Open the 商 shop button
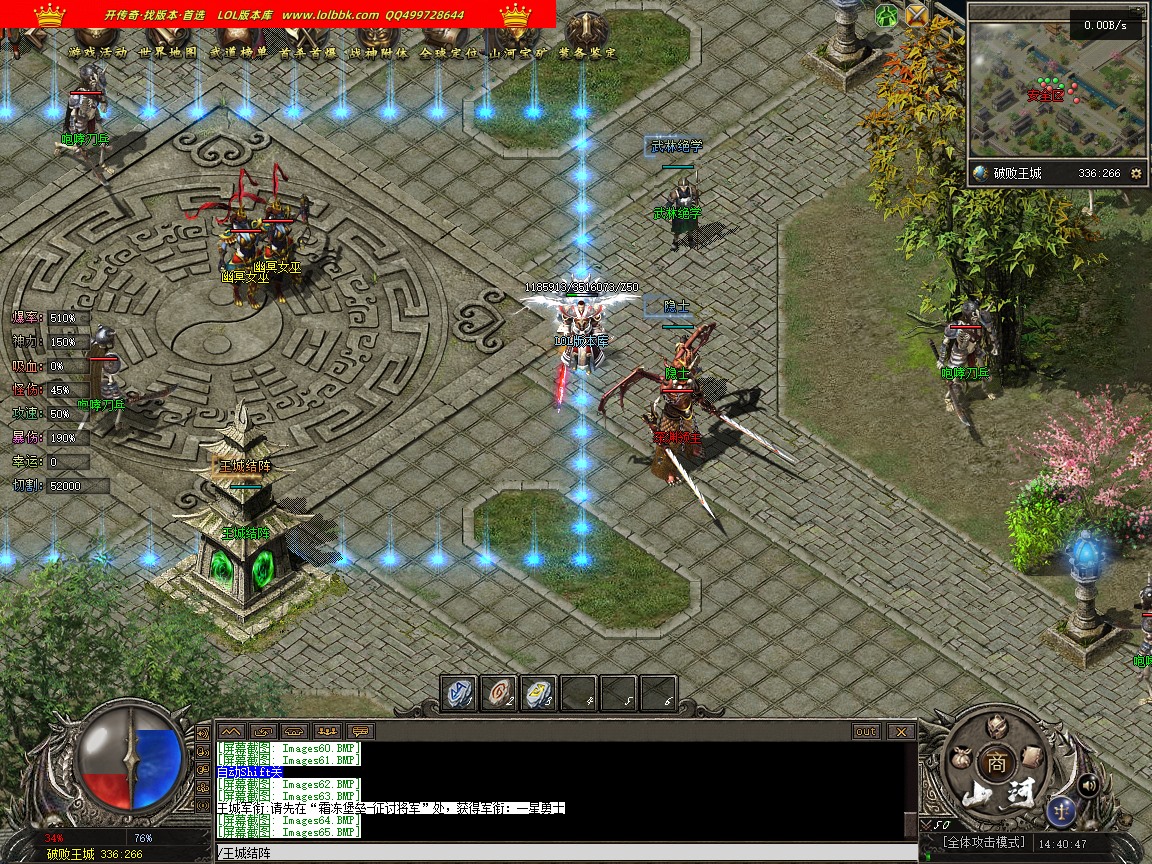1152x864 pixels. coord(996,761)
